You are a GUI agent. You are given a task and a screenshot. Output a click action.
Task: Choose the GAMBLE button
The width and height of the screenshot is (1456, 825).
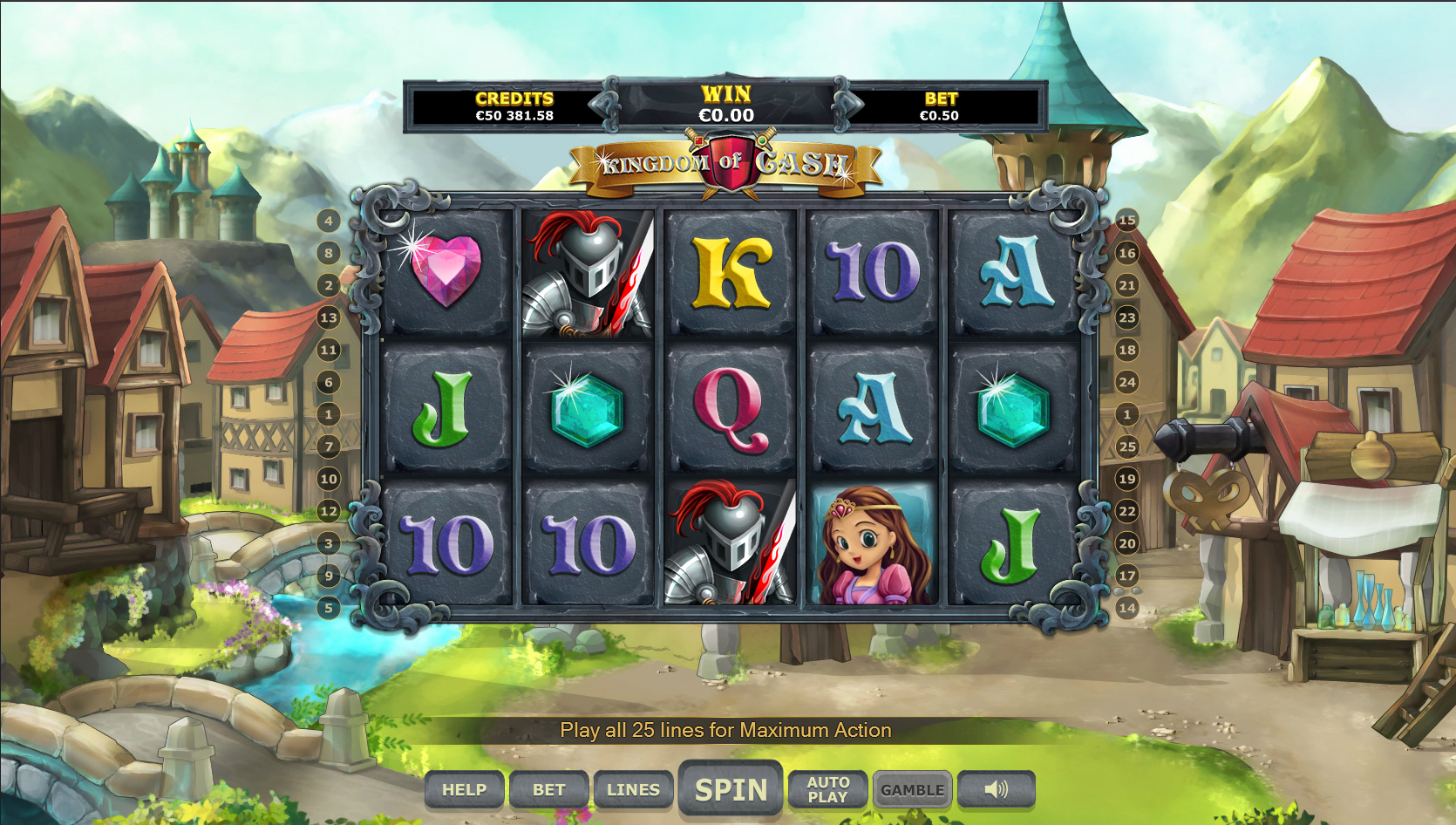point(912,790)
